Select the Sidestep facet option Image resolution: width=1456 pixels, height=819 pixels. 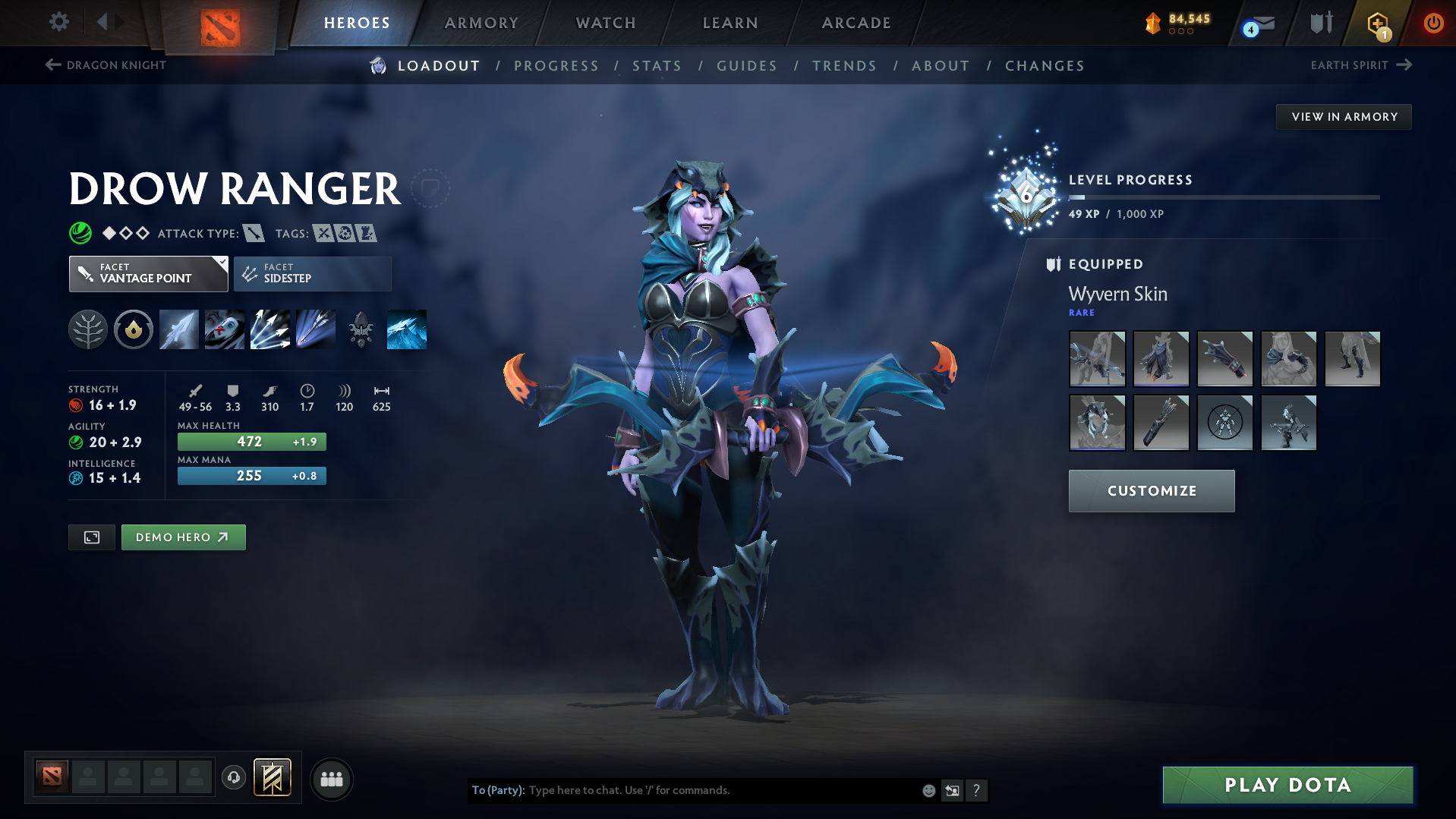pos(312,273)
